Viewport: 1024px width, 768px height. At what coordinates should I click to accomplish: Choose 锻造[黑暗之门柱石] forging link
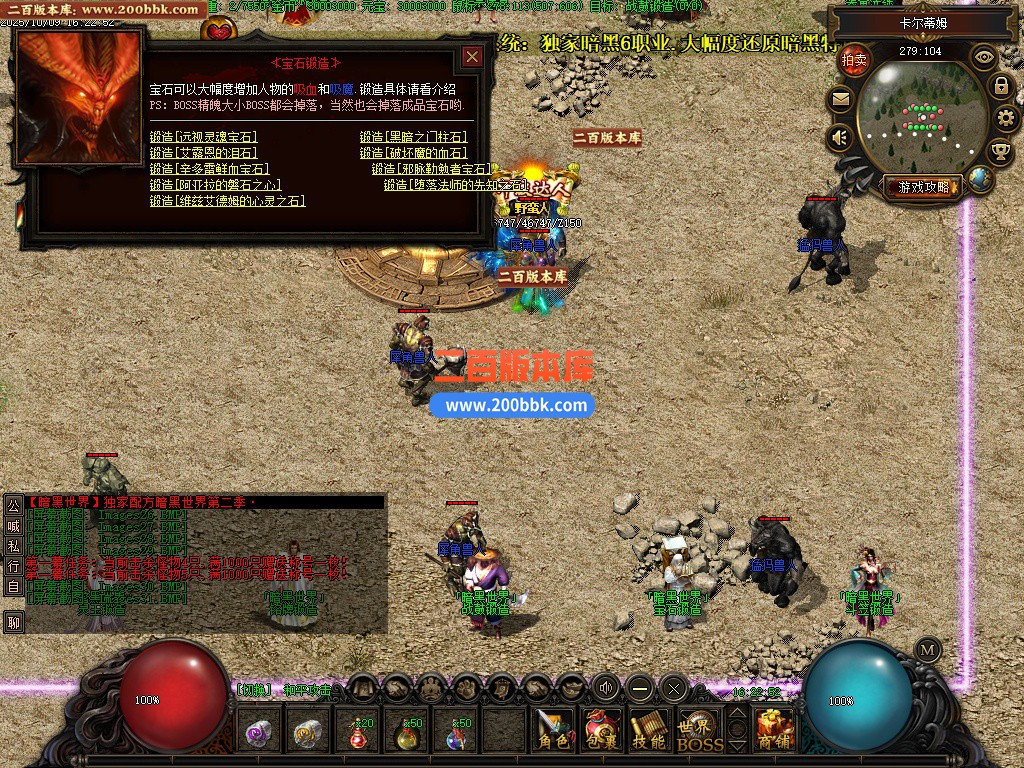pos(413,137)
